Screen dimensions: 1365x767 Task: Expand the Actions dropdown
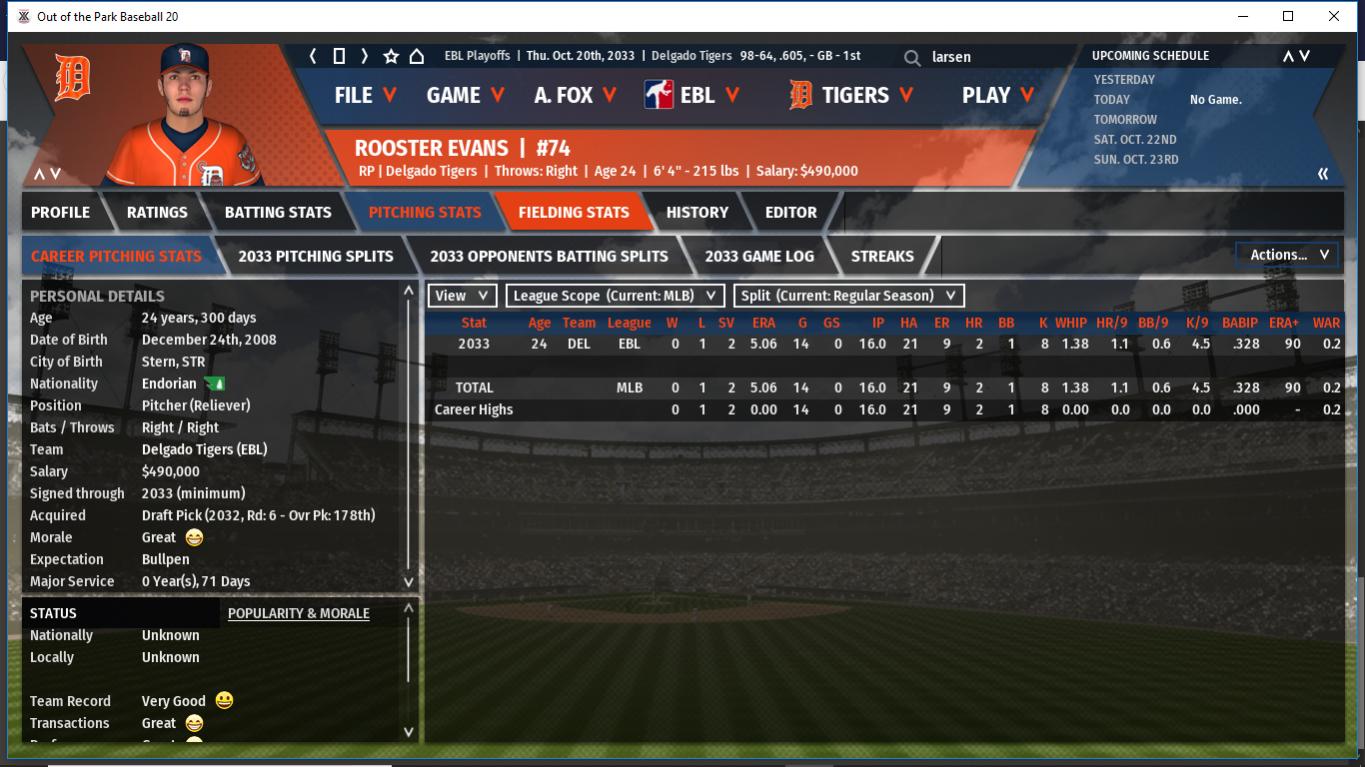point(1288,255)
